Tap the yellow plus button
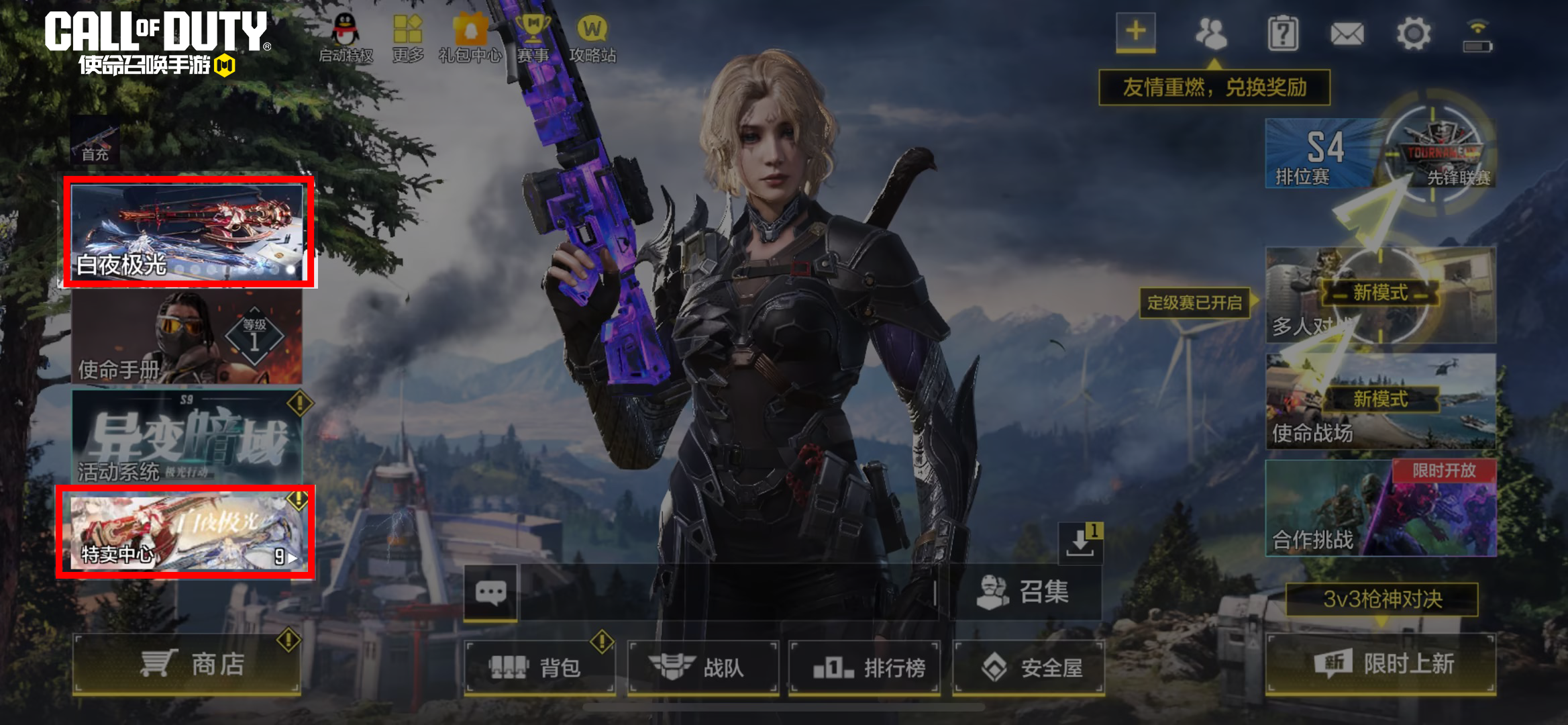1568x725 pixels. (x=1135, y=32)
